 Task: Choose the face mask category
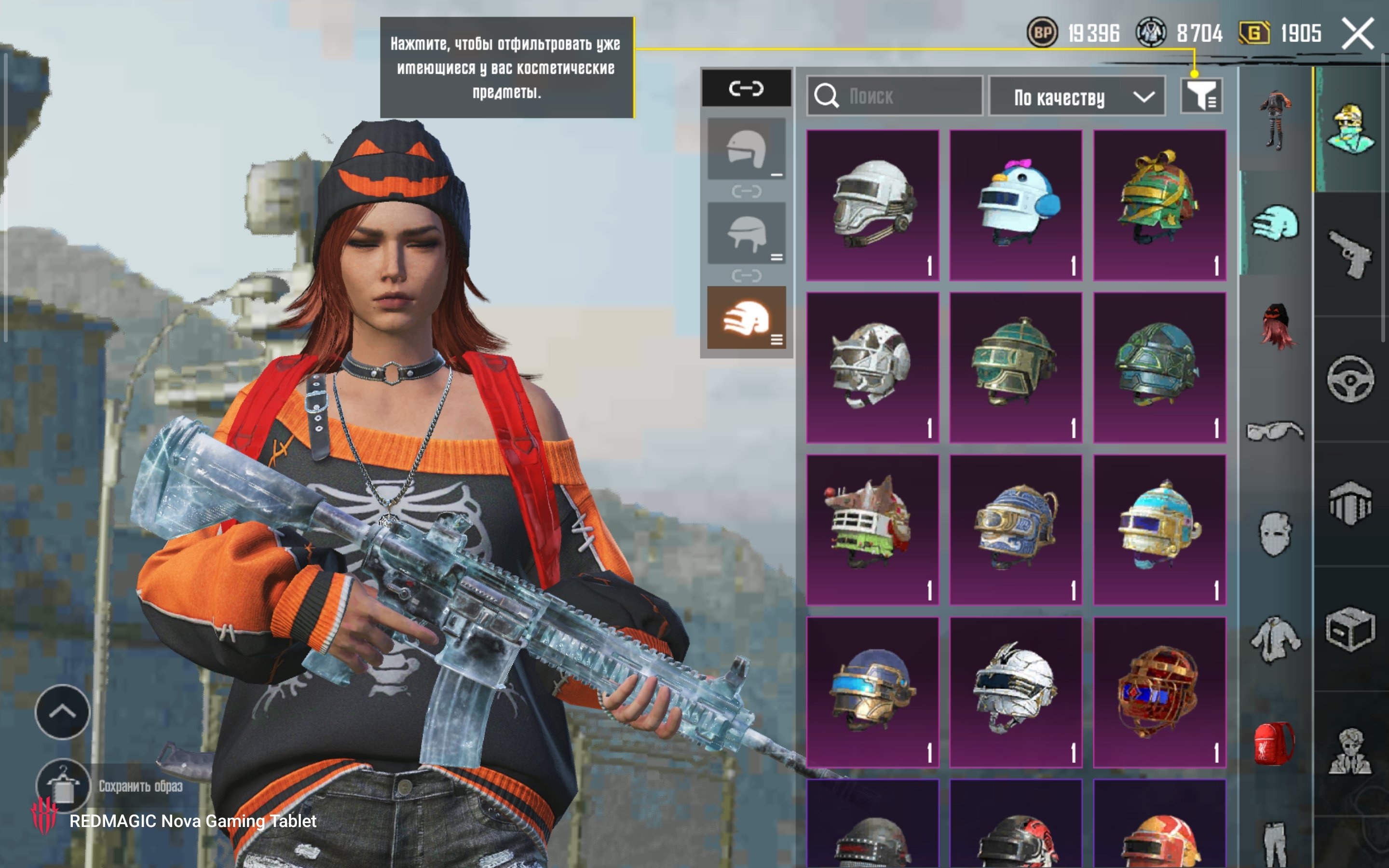(x=1274, y=534)
